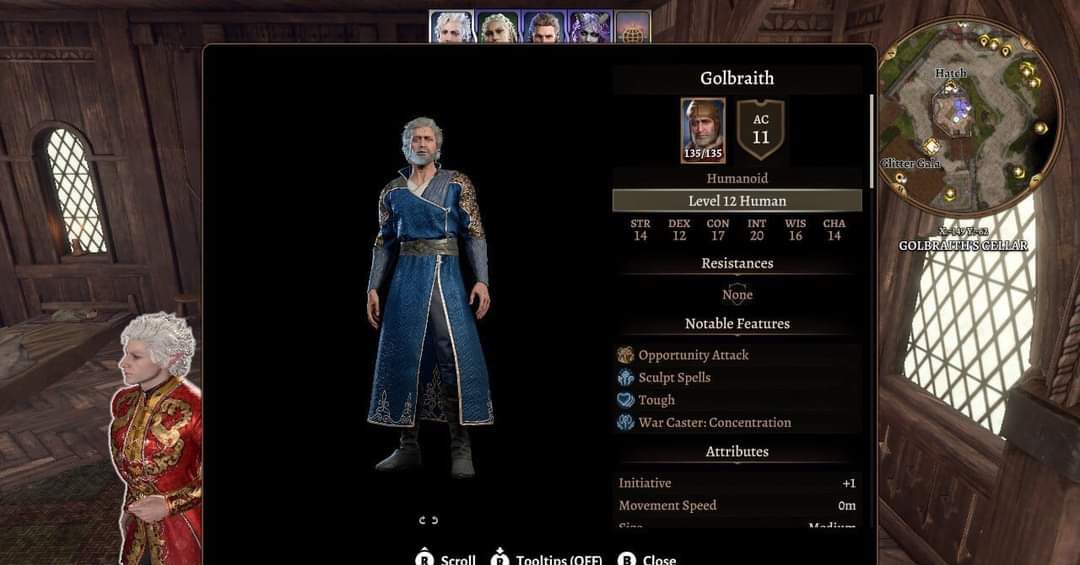
Task: Click Golbraith's helmeted portrait in the panel
Action: point(703,130)
